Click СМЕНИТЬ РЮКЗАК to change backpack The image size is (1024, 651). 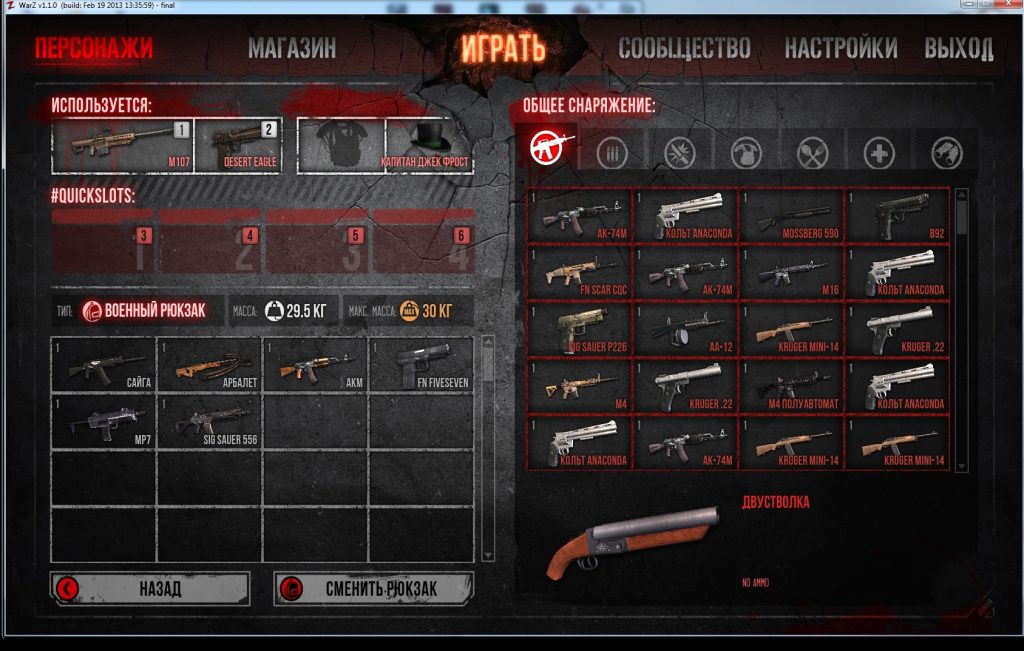(374, 588)
